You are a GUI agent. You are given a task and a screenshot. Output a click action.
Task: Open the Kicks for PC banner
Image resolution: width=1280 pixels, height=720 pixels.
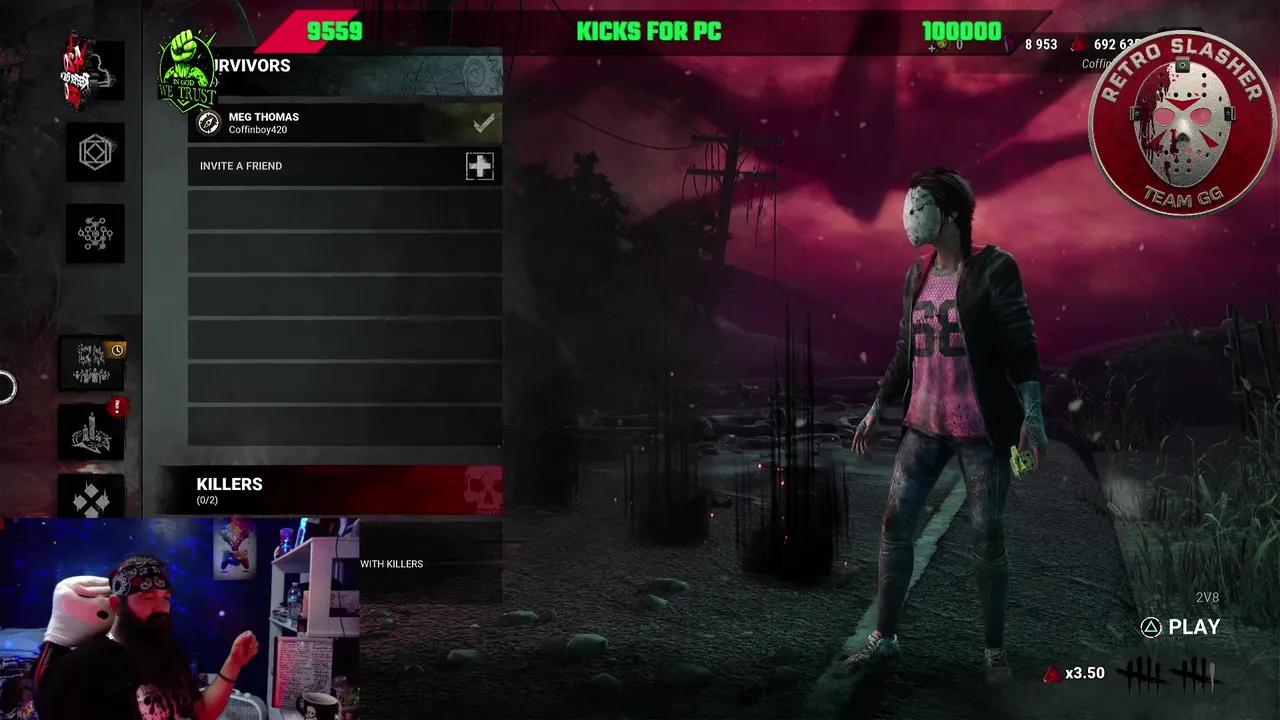pyautogui.click(x=650, y=31)
